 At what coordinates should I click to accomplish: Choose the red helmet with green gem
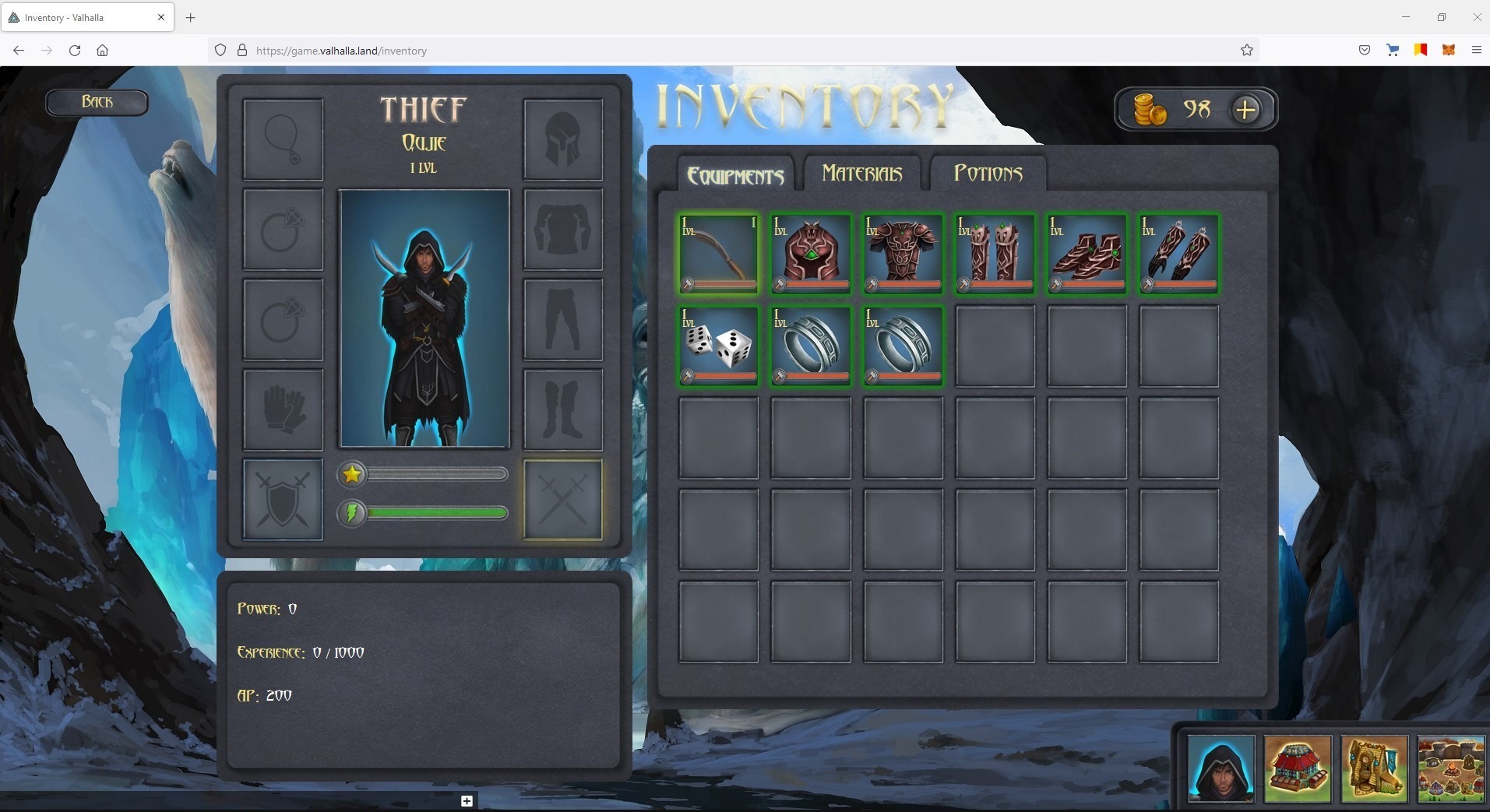point(810,254)
